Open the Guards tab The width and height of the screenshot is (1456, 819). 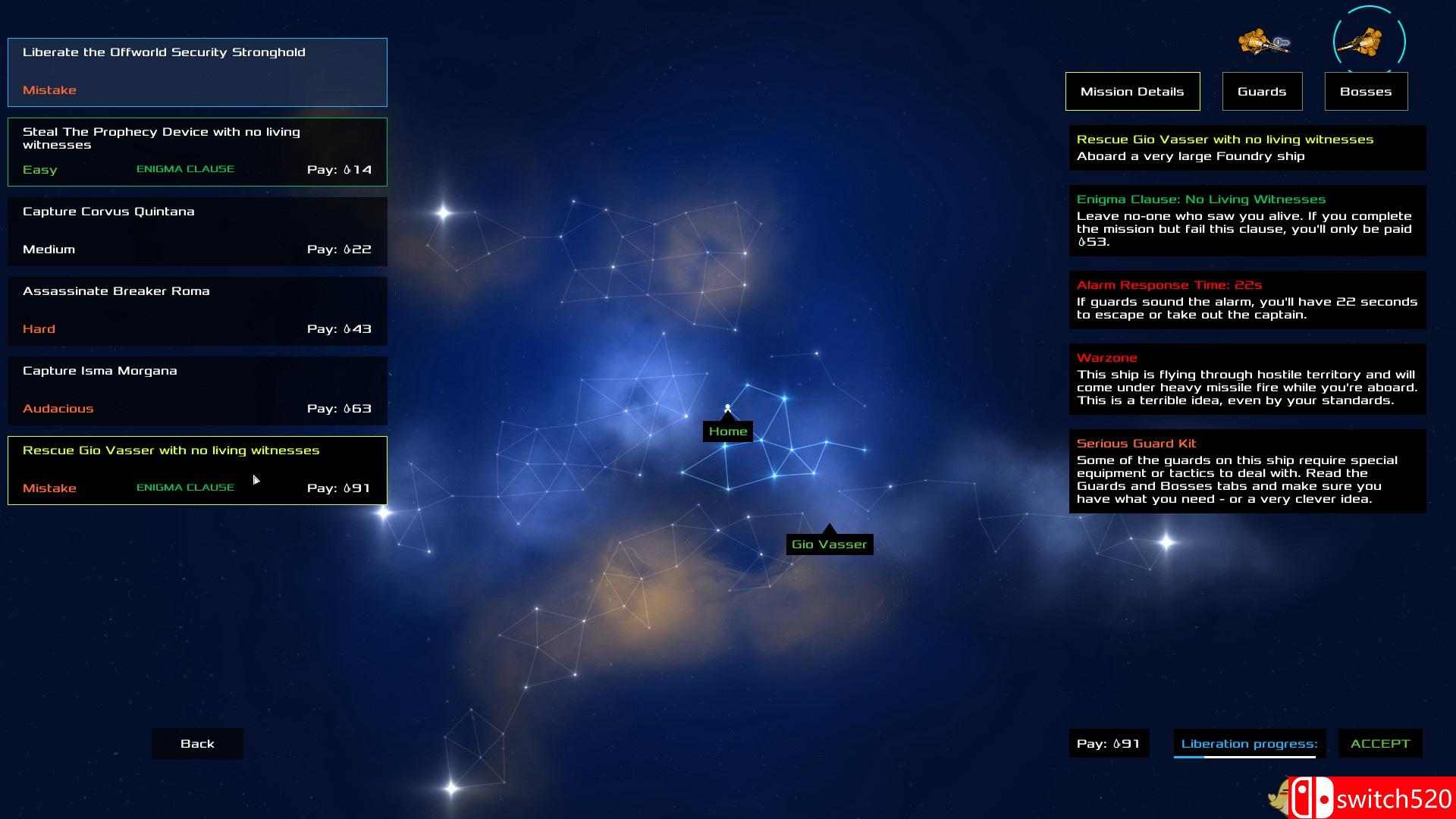1262,91
